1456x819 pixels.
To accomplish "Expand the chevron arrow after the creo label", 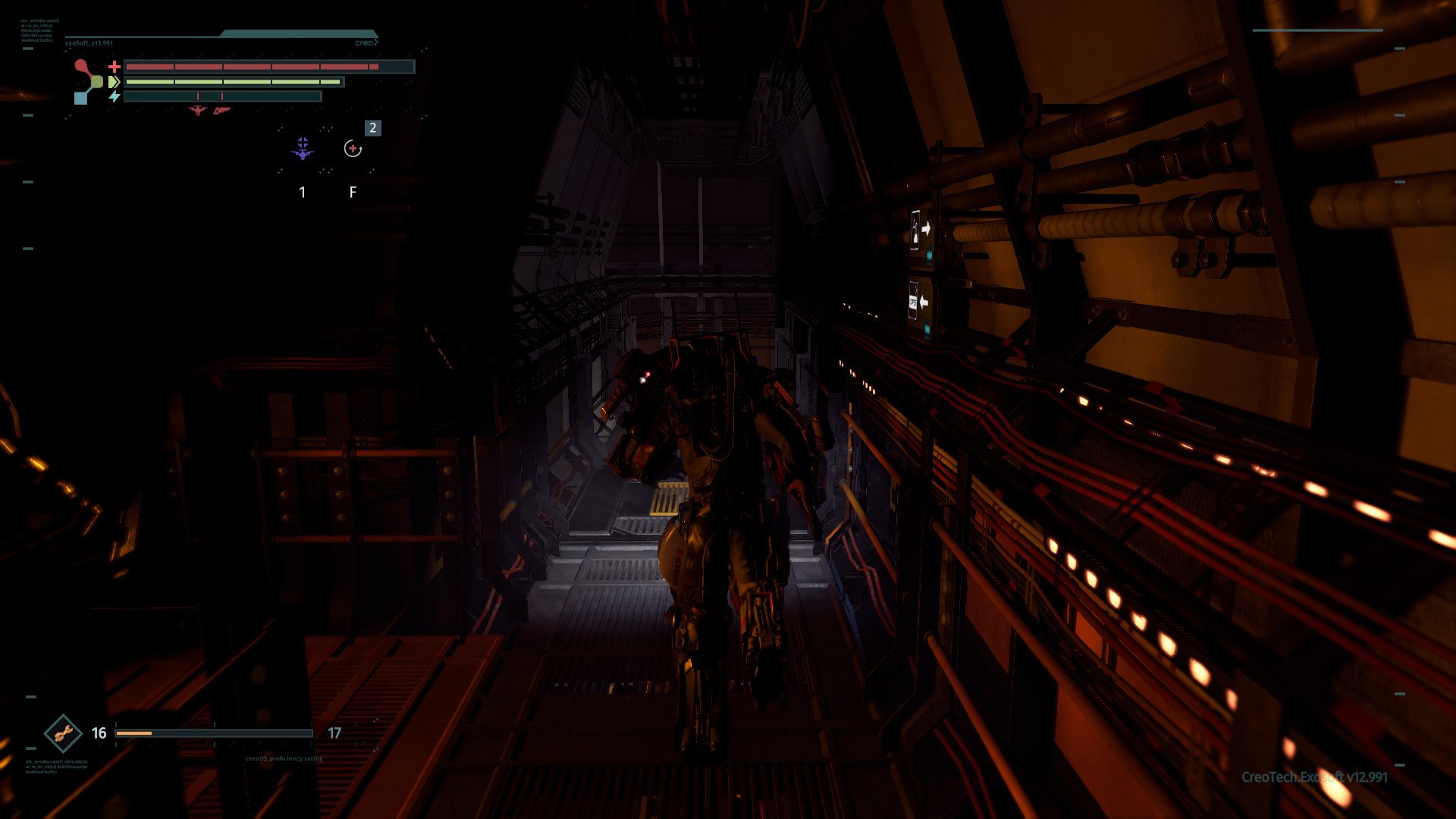I will coord(377,42).
